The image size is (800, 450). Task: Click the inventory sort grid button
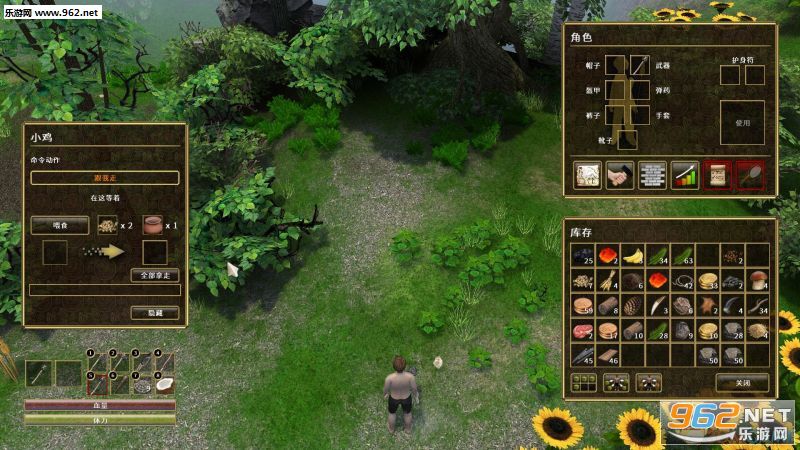pyautogui.click(x=582, y=382)
